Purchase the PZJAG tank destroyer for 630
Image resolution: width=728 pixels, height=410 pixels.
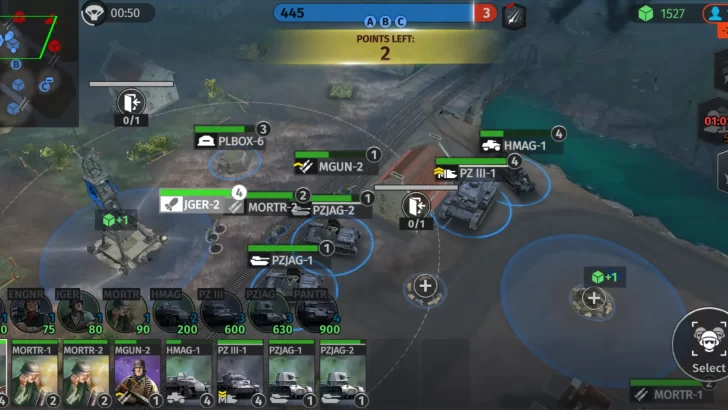(x=268, y=312)
